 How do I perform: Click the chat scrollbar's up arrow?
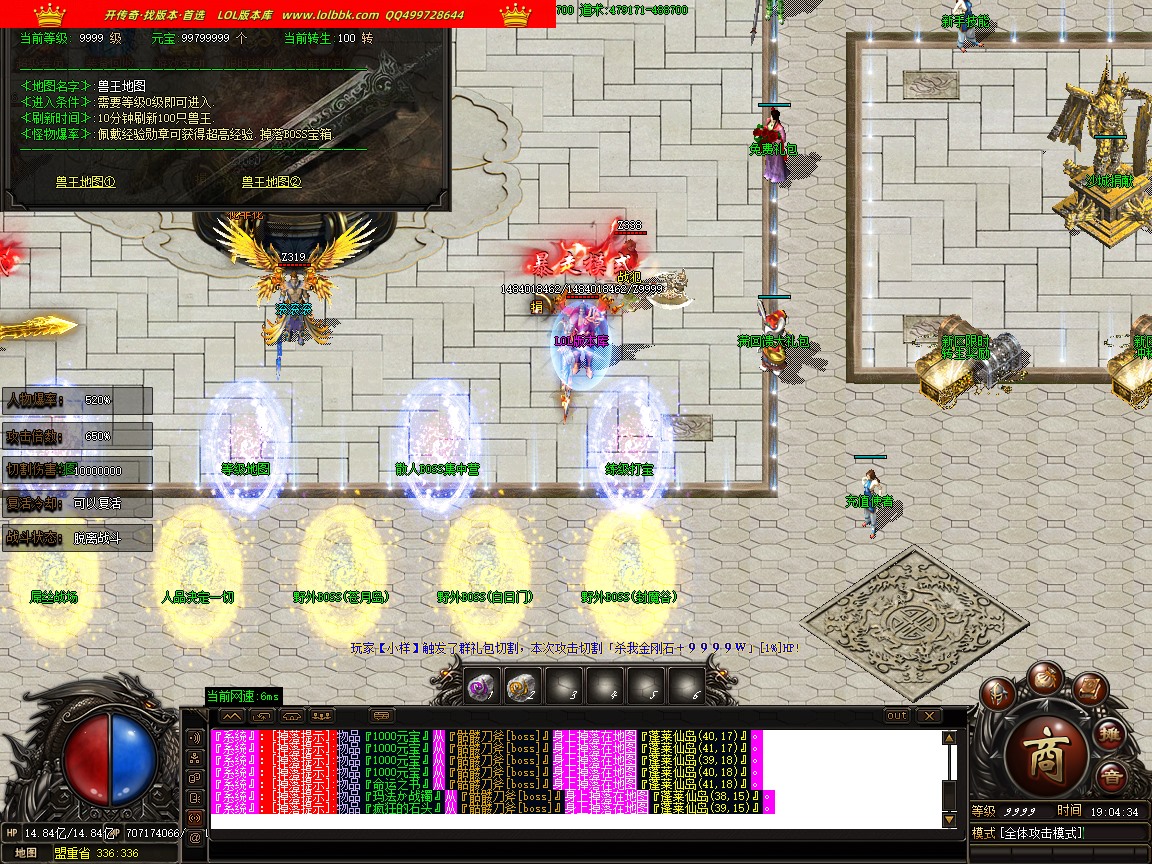tap(949, 738)
